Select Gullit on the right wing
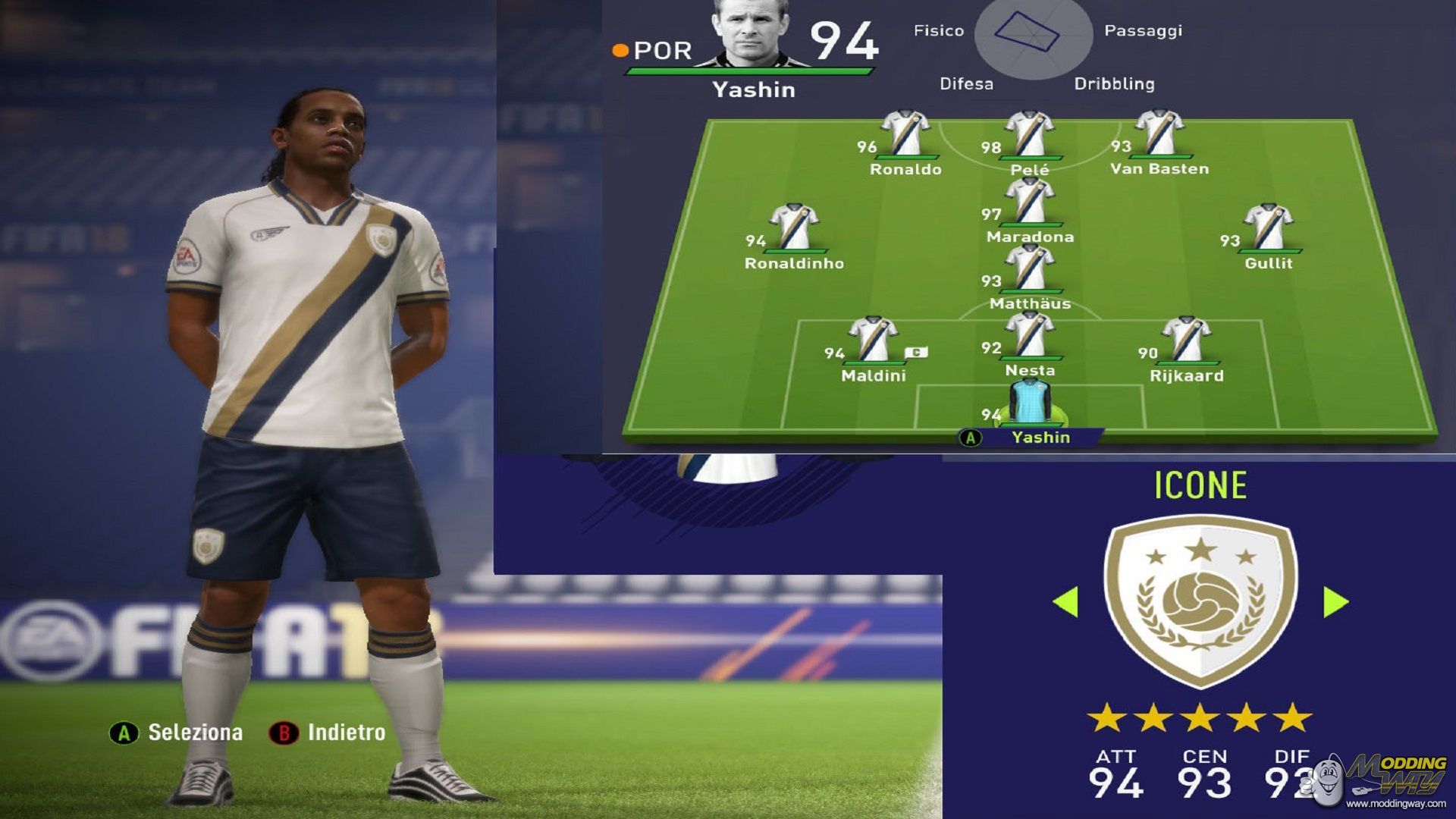This screenshot has height=819, width=1456. [x=1268, y=229]
